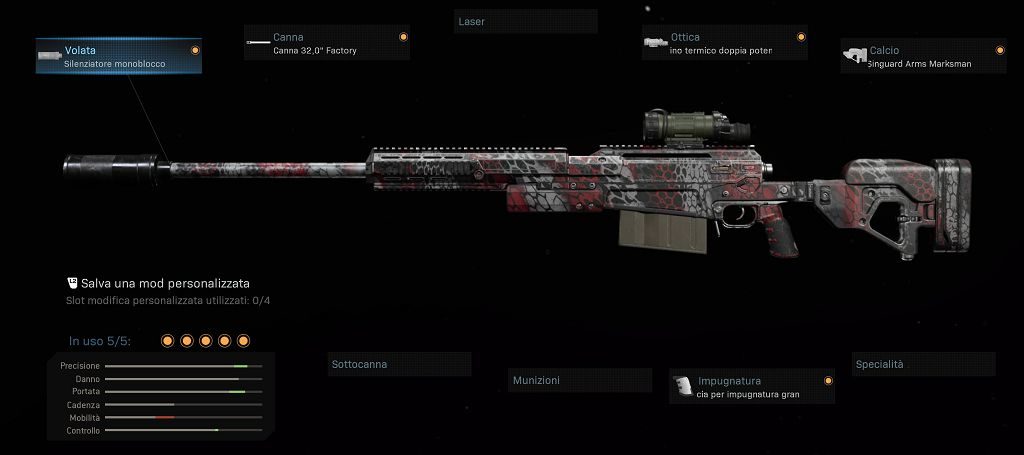The width and height of the screenshot is (1024, 455).
Task: Open the Ottica optic slot
Action: 724,43
